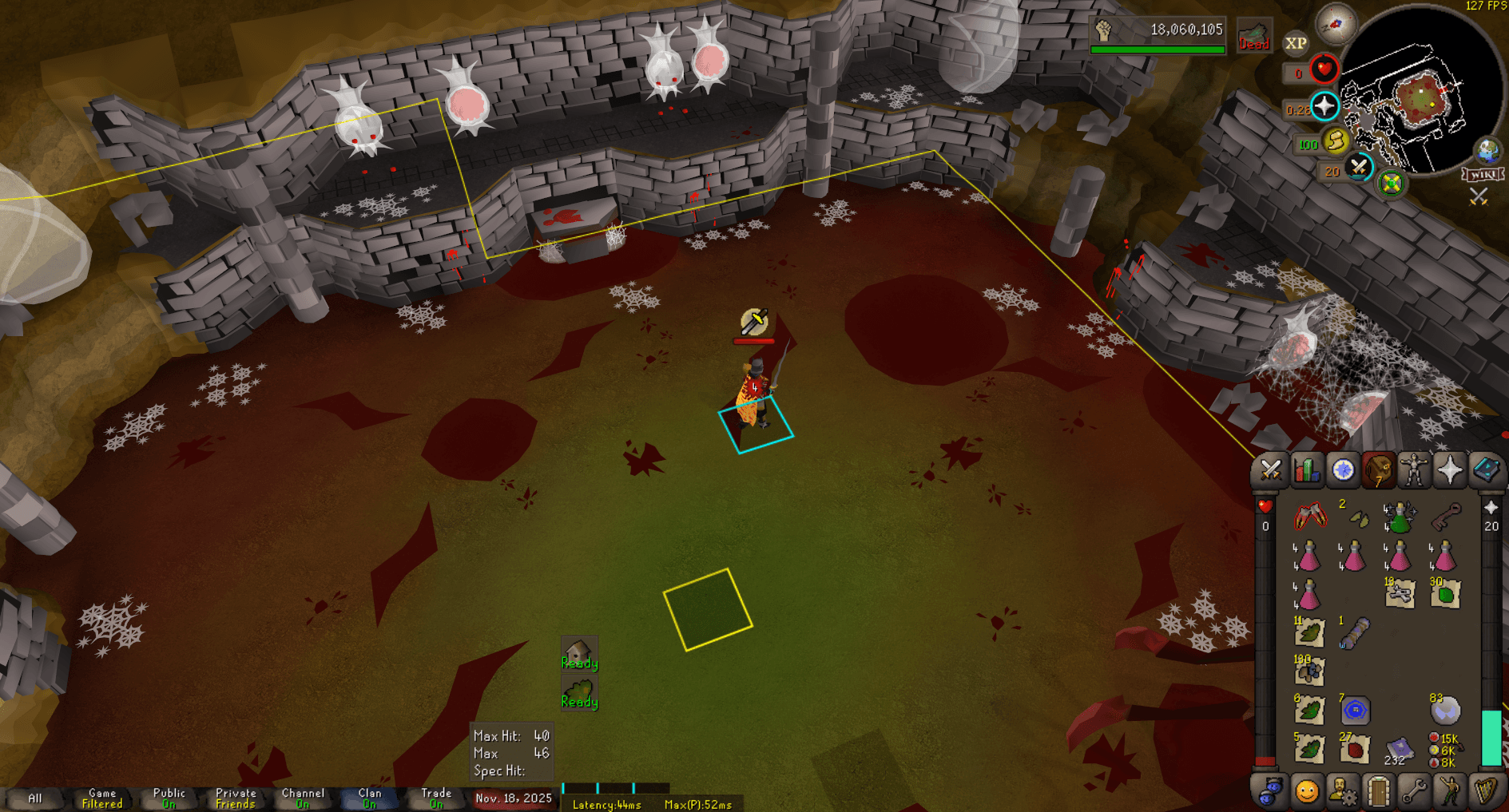Image resolution: width=1509 pixels, height=812 pixels.
Task: Open the Magic spellbook tab
Action: (x=1485, y=471)
